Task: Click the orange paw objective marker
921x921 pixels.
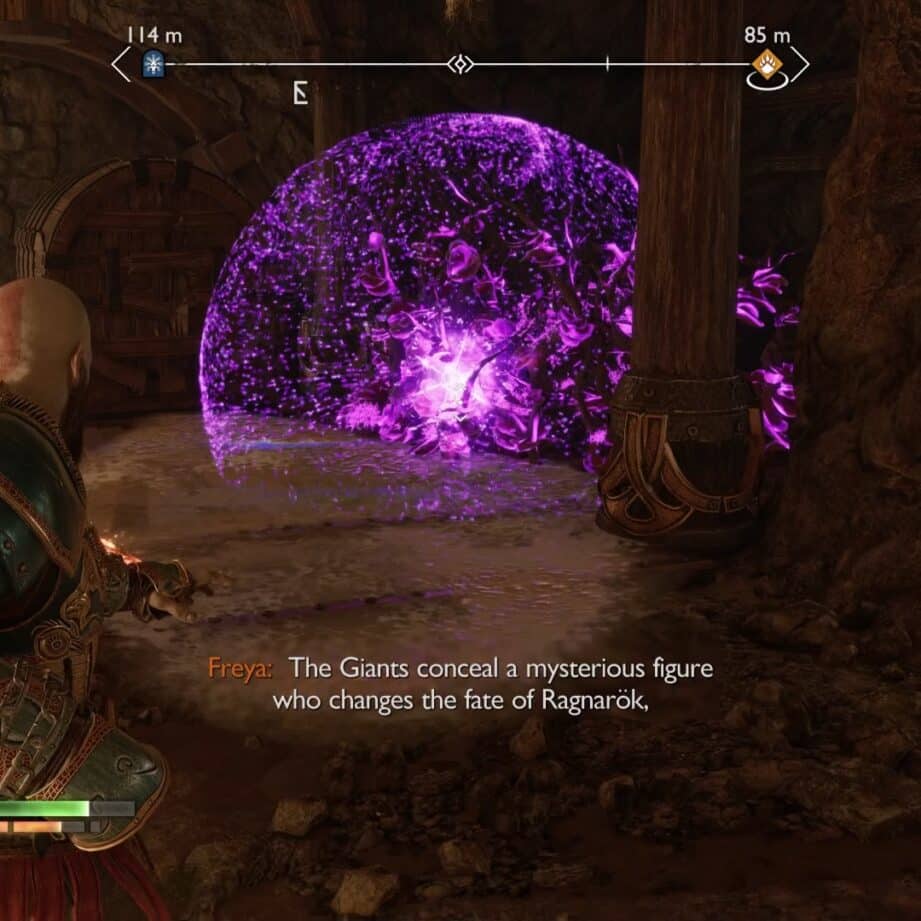Action: (x=766, y=65)
